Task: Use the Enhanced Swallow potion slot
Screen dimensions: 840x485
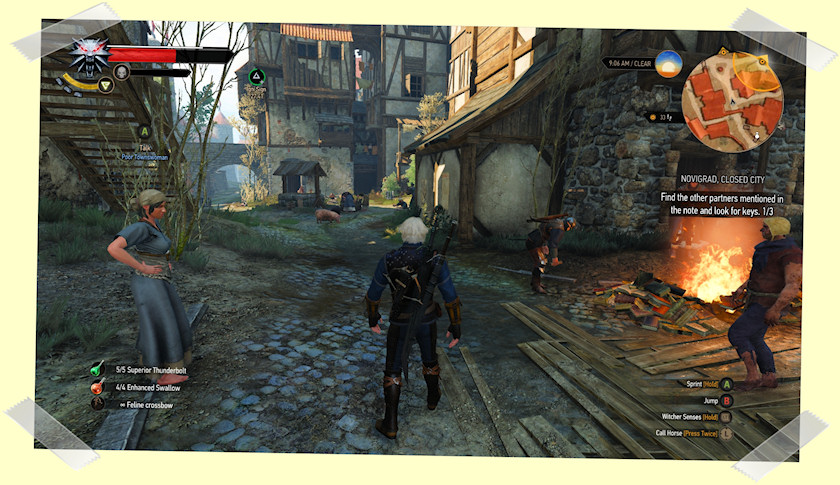Action: 97,387
